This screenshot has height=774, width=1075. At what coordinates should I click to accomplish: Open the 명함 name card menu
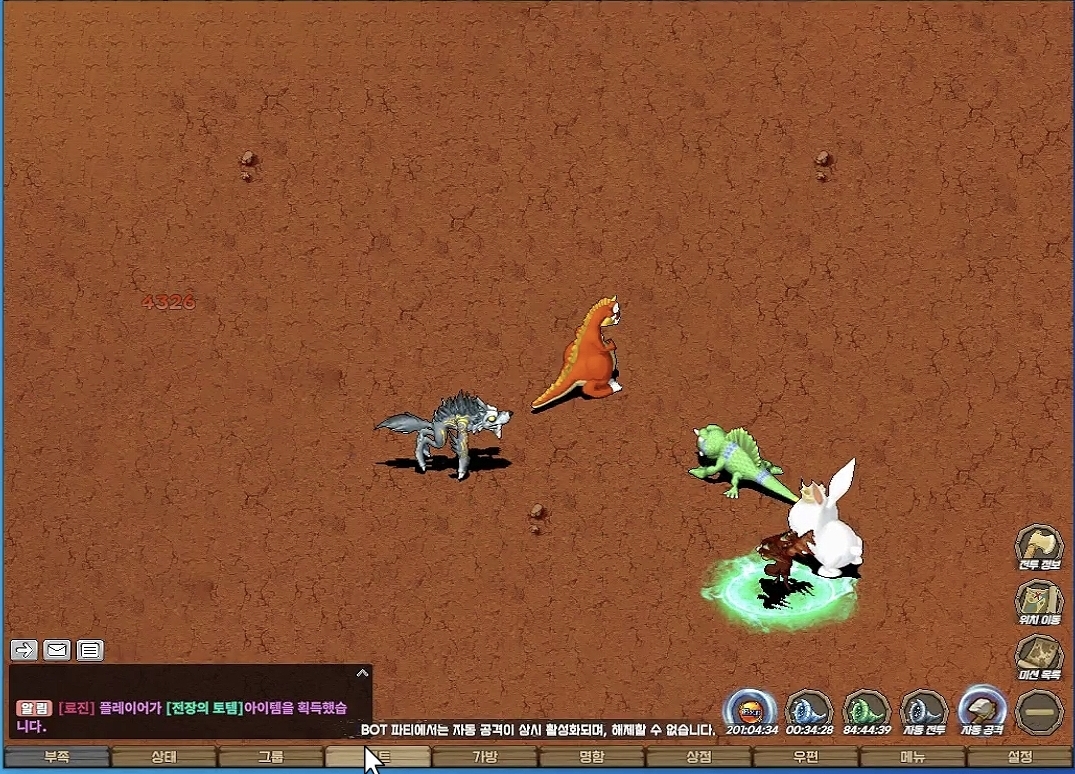592,757
